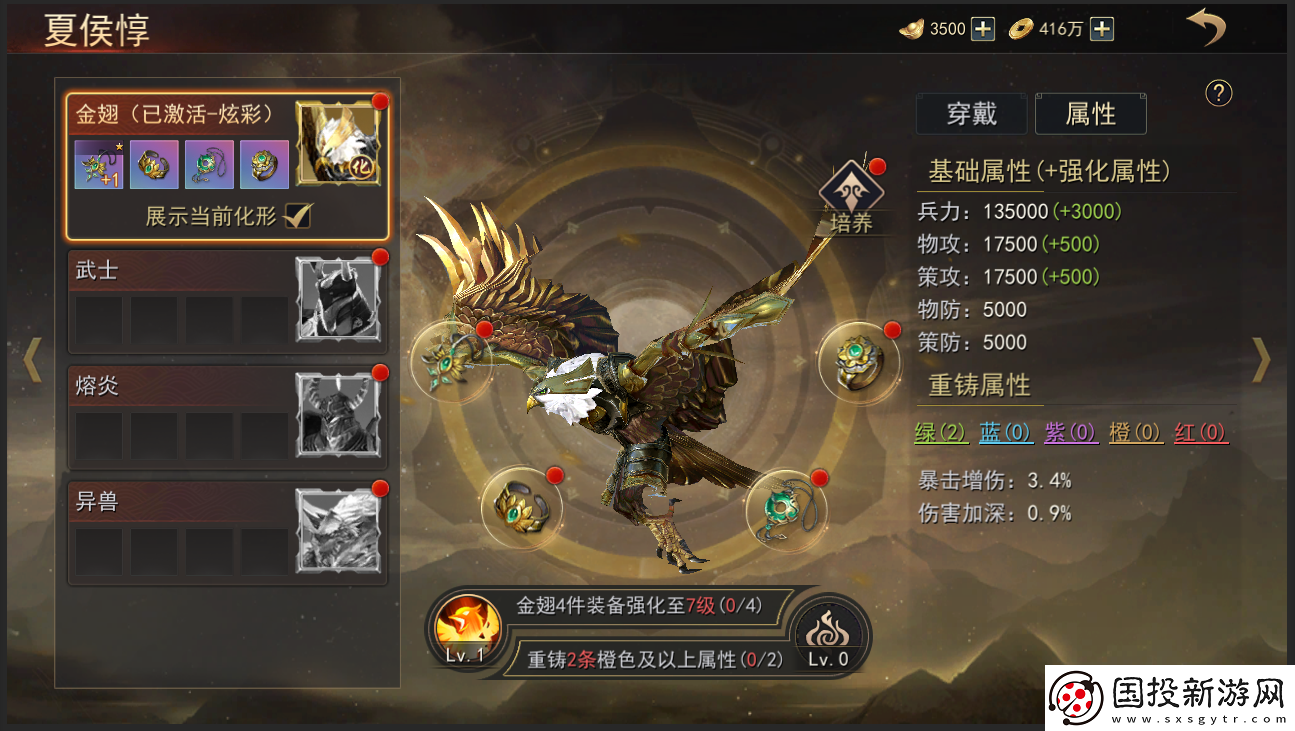
Task: Open the gold-gem slot icon on the right
Action: [x=858, y=360]
